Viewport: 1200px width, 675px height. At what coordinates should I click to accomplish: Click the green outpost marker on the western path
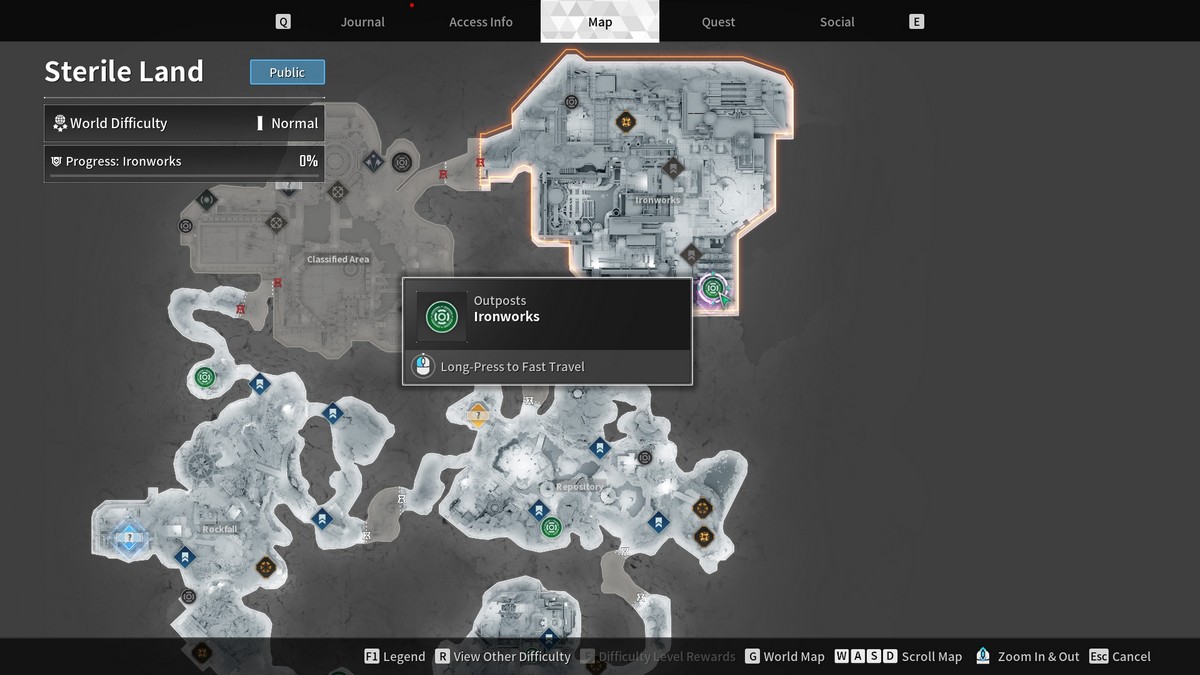coord(205,377)
